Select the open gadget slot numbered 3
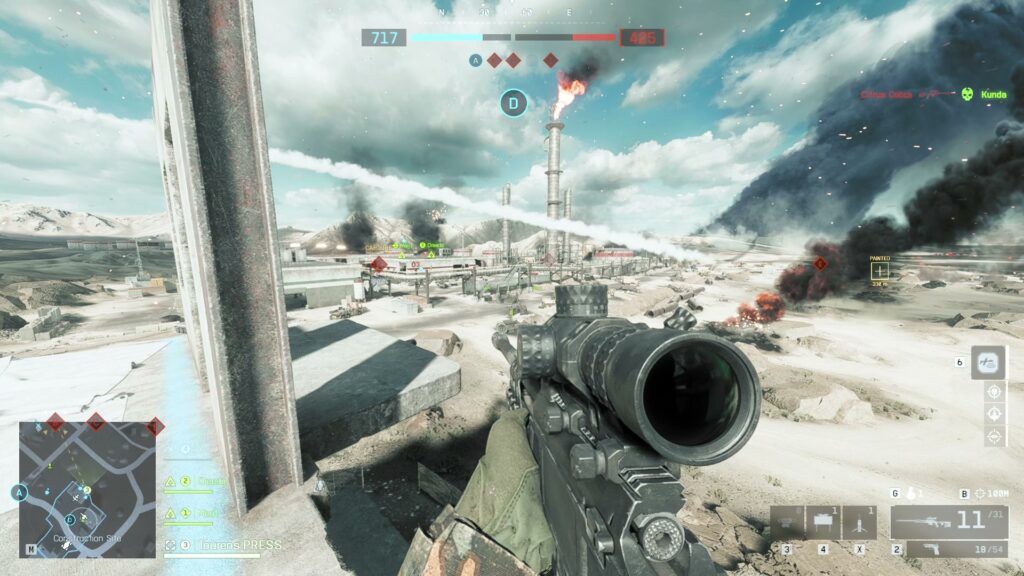The width and height of the screenshot is (1024, 576). (787, 522)
